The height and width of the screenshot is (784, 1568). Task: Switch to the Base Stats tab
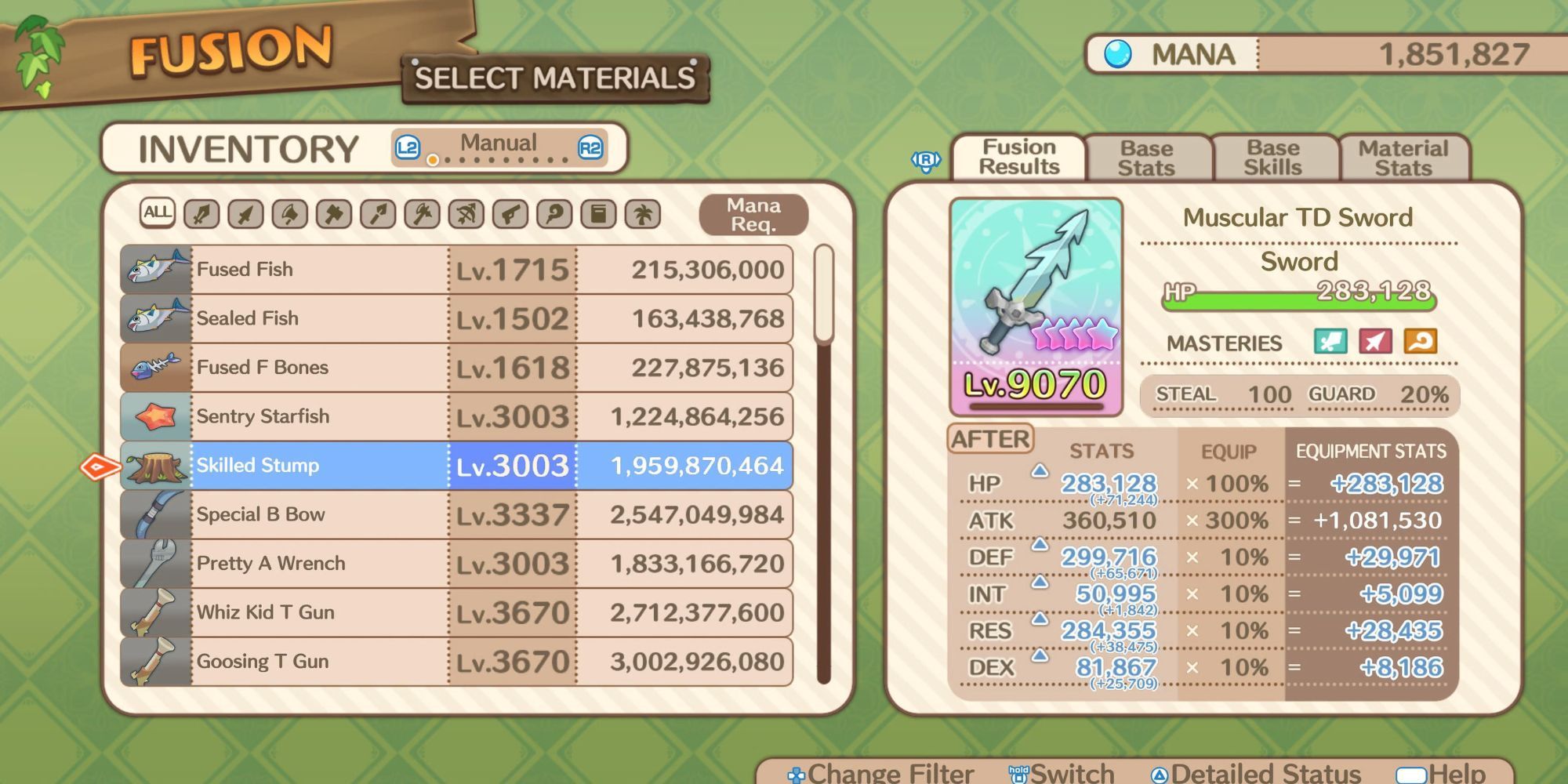coord(1146,158)
